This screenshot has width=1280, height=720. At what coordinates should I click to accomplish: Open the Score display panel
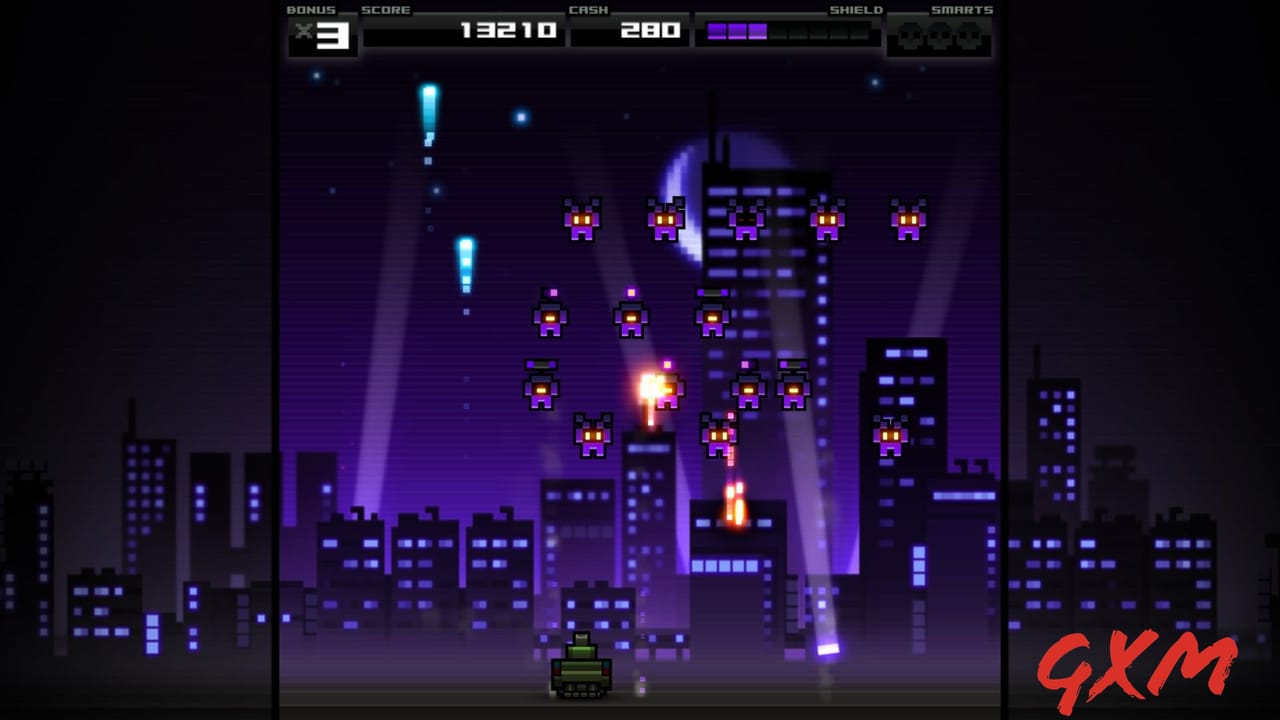click(x=462, y=30)
